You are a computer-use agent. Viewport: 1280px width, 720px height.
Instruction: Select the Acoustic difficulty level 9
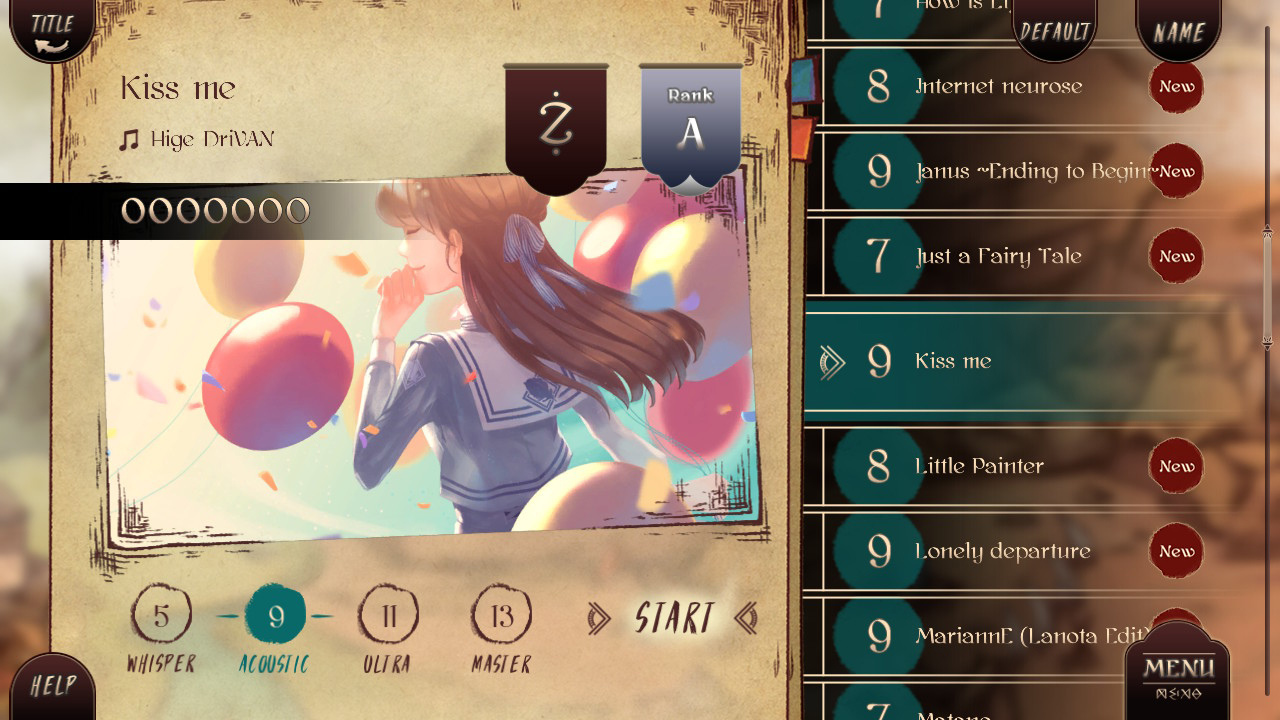pyautogui.click(x=276, y=615)
